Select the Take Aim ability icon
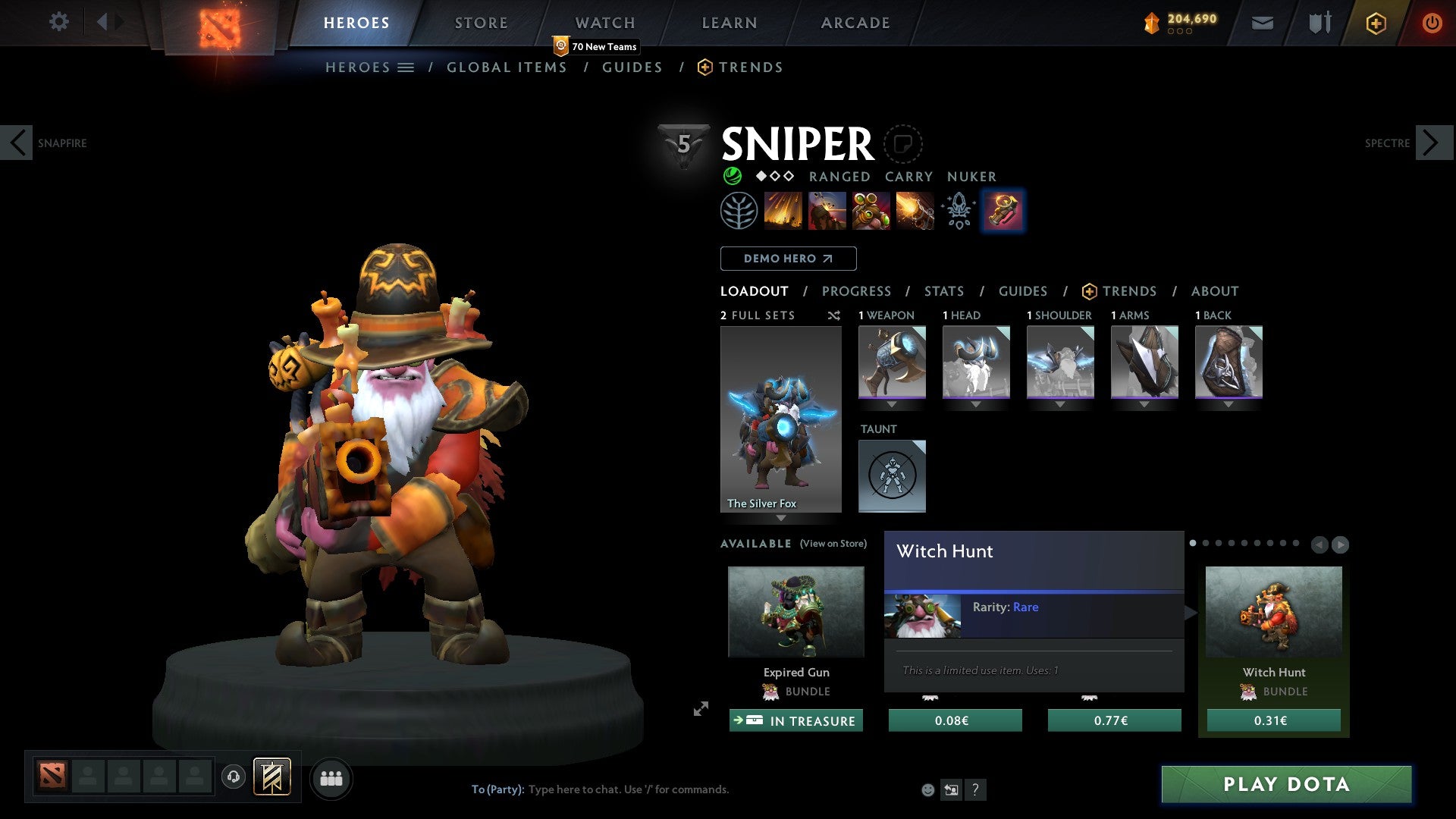Image resolution: width=1456 pixels, height=819 pixels. coord(871,211)
